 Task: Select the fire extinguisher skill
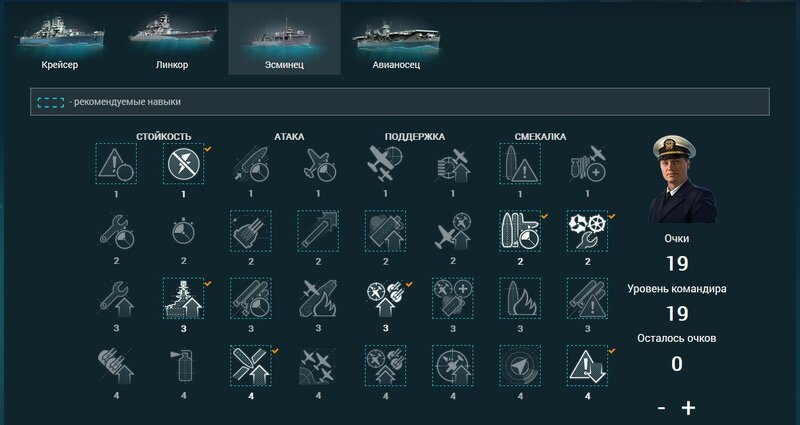point(183,366)
